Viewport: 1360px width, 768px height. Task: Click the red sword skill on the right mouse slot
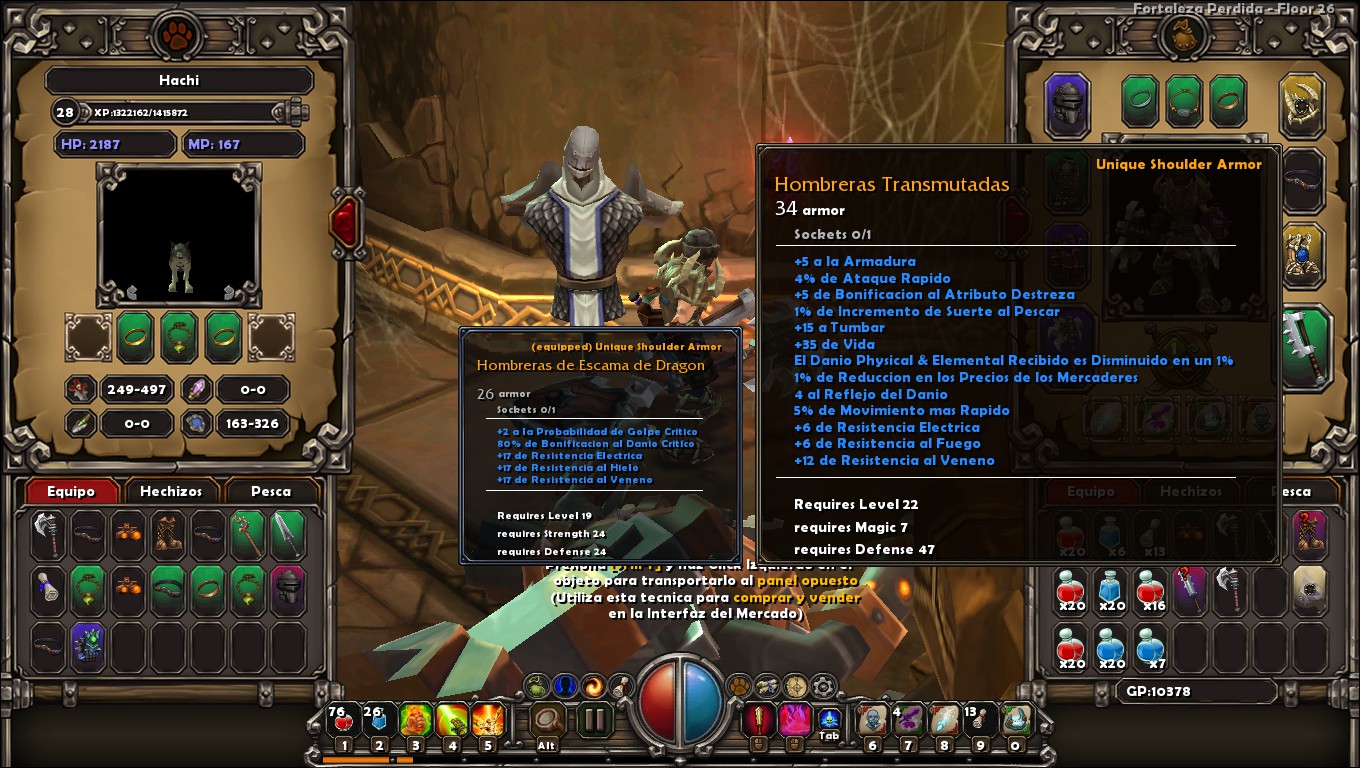(x=759, y=721)
